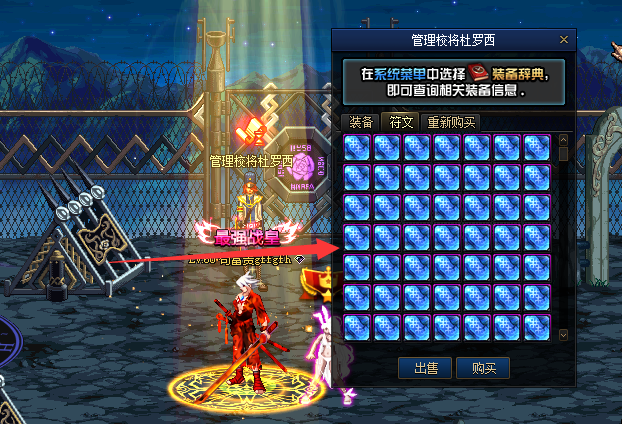Switch to the 装备 tab
This screenshot has height=424, width=622.
coord(361,123)
